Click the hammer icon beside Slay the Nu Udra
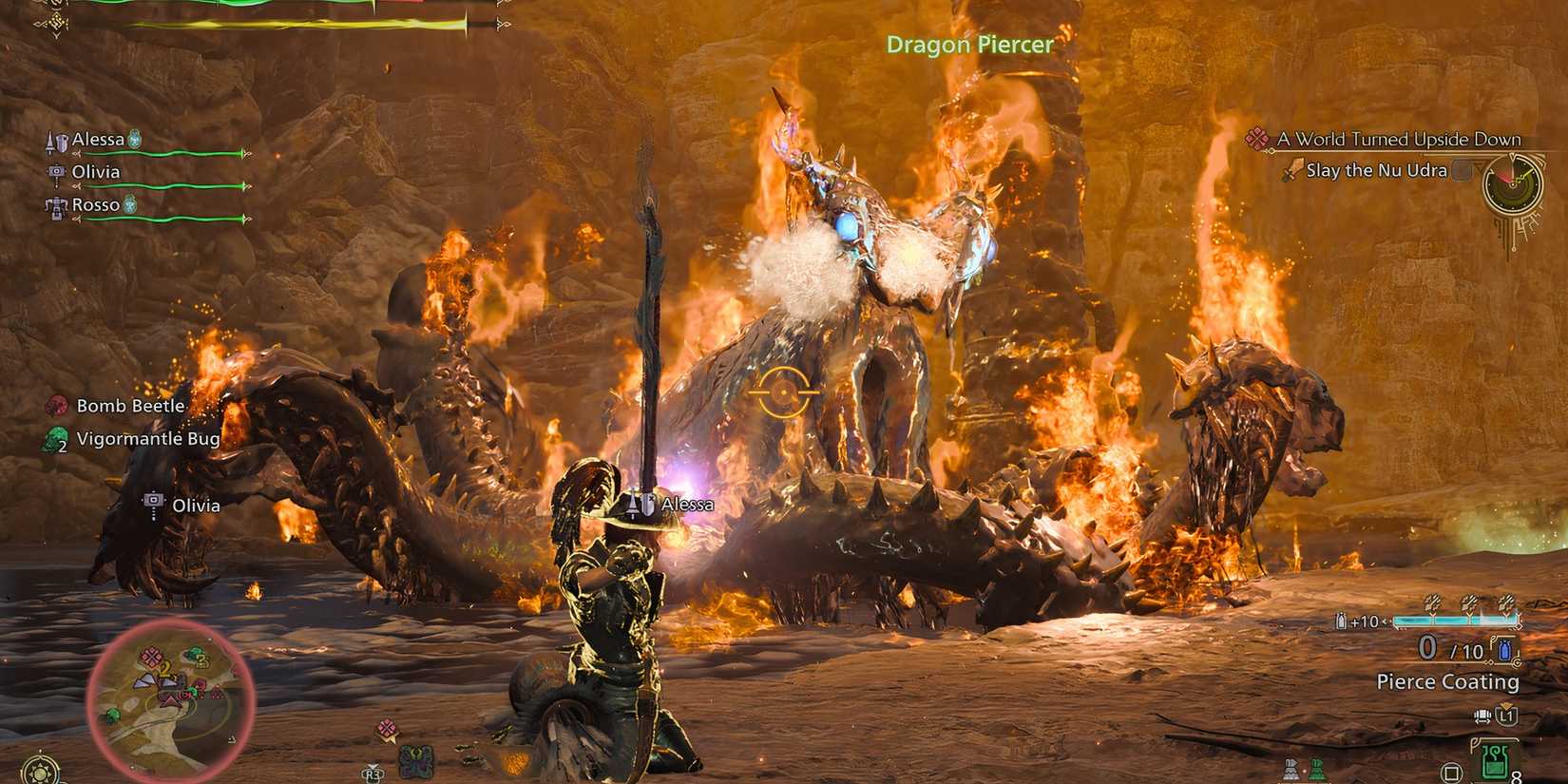 point(1294,170)
